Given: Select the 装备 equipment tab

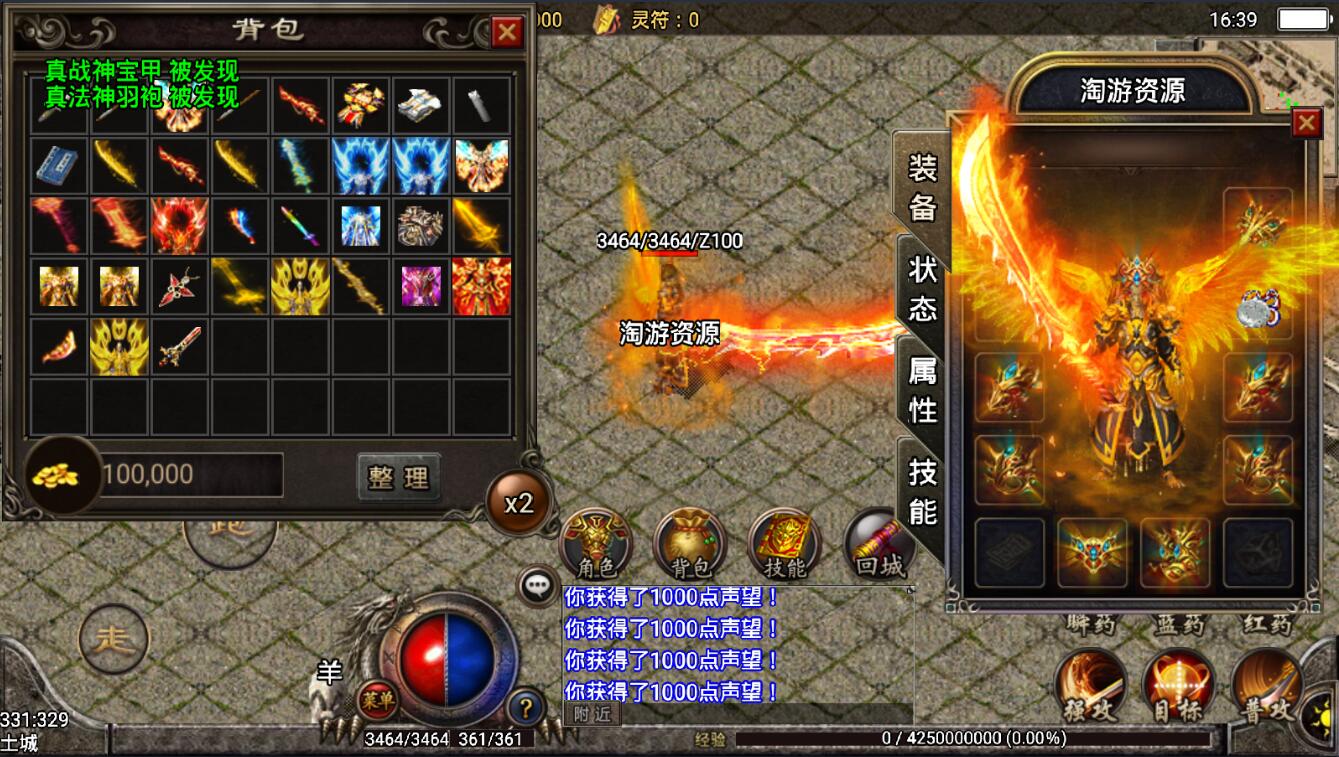Looking at the screenshot, I should pyautogui.click(x=922, y=187).
